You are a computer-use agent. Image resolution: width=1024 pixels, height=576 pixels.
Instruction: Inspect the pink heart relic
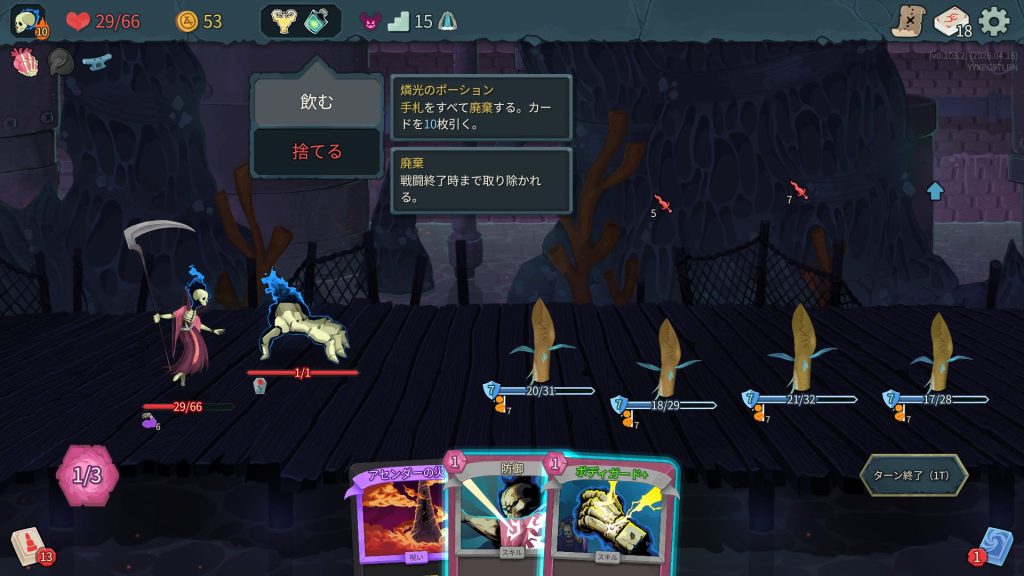24,62
